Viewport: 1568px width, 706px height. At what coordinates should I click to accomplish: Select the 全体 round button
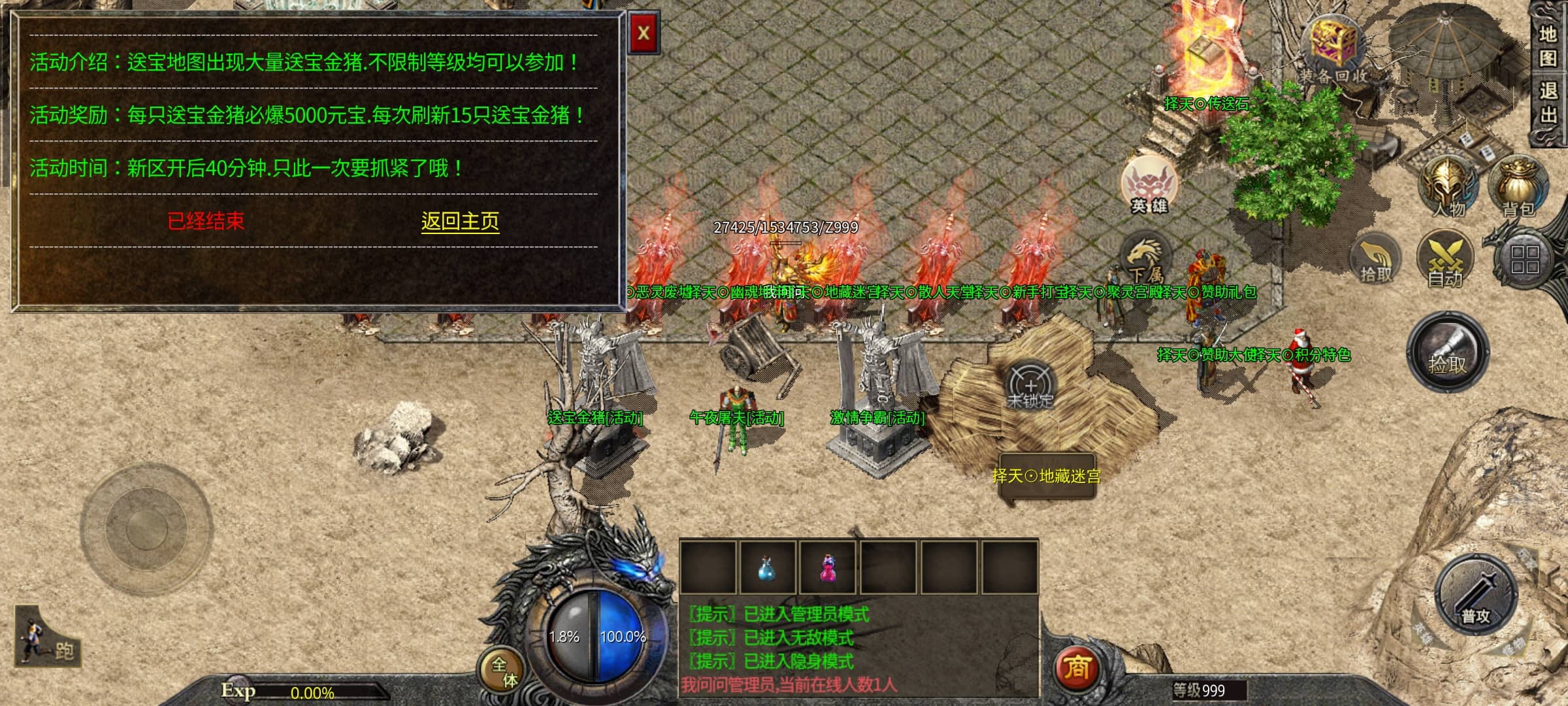(503, 671)
